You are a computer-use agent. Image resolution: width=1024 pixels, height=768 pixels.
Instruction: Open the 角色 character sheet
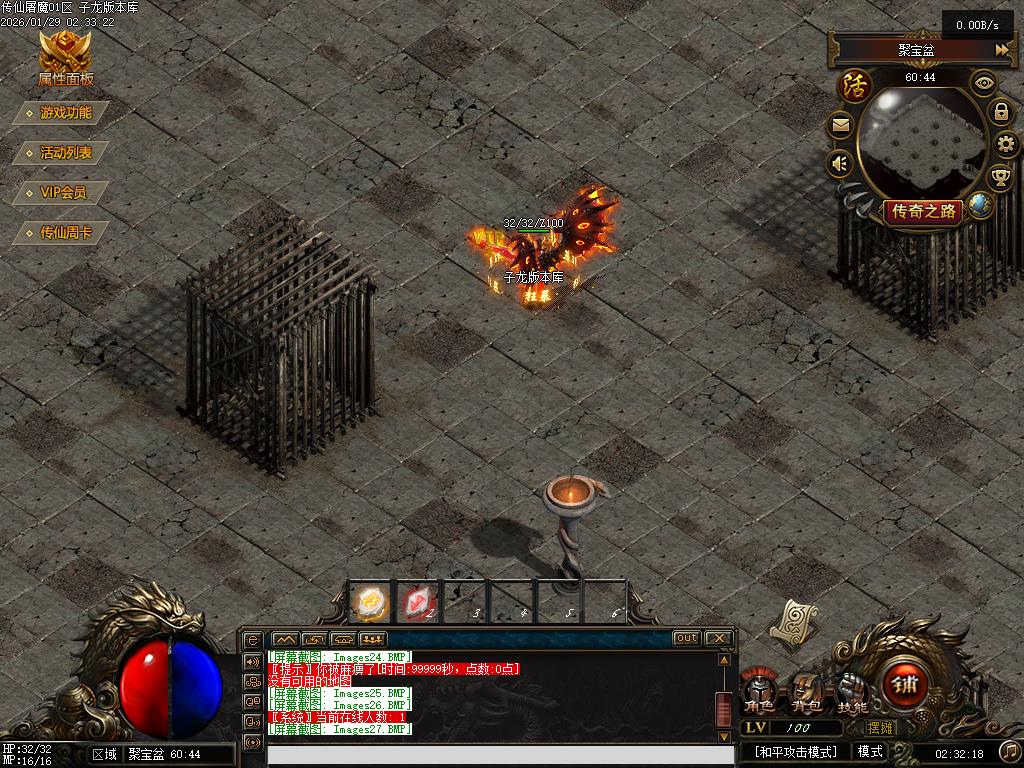[760, 691]
